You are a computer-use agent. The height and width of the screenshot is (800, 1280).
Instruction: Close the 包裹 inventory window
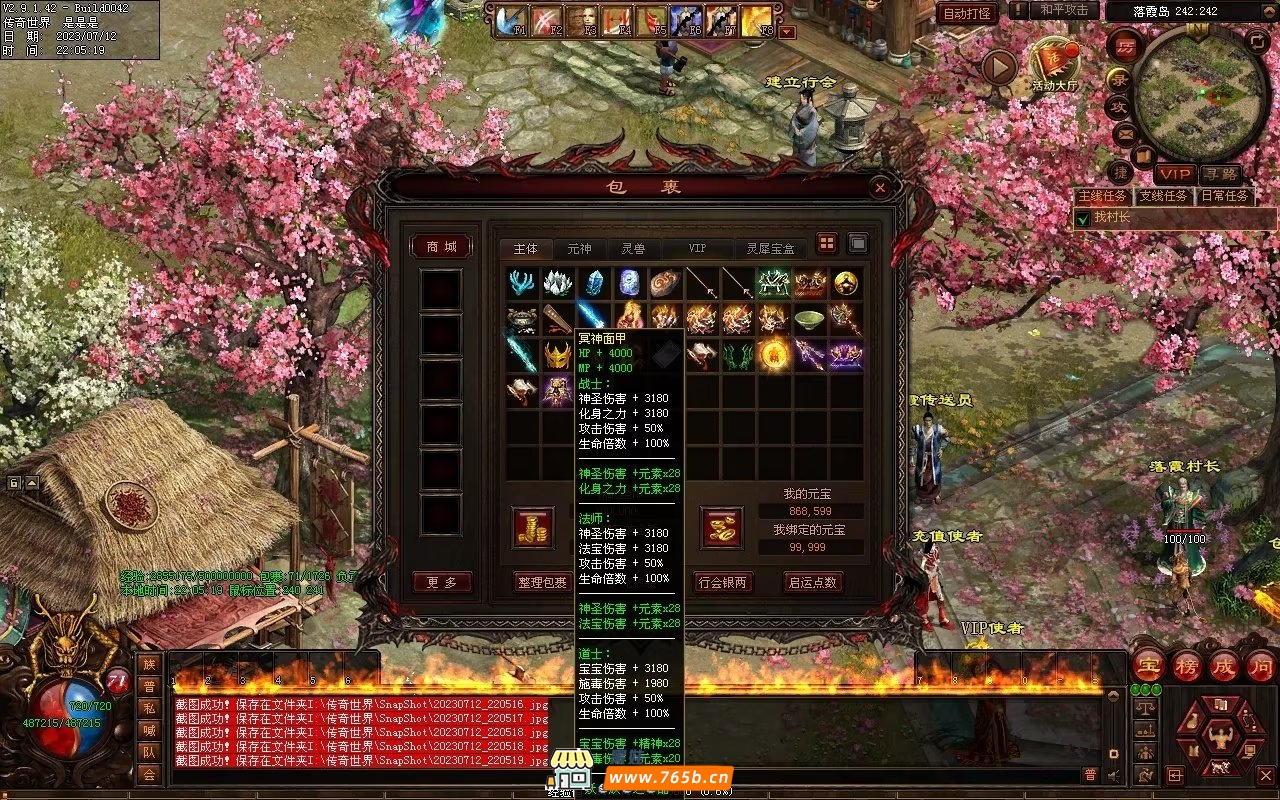[x=879, y=187]
